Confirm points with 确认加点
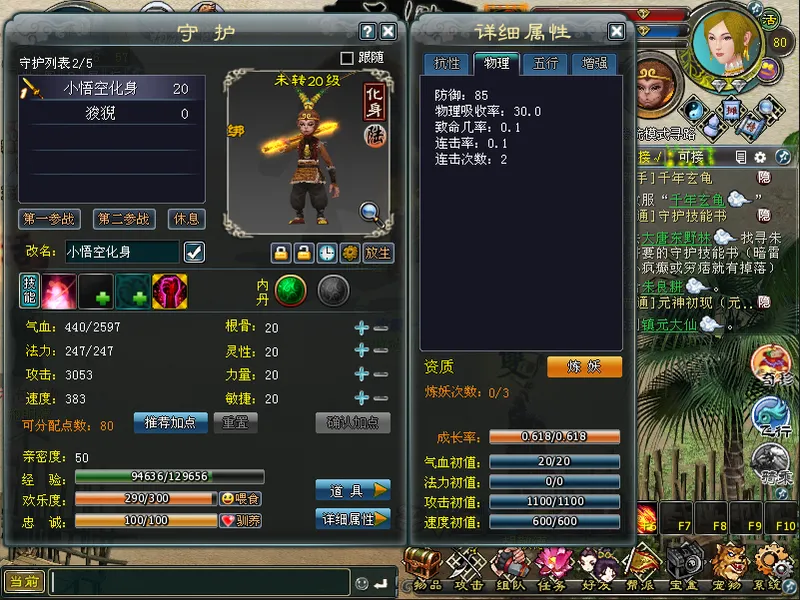The height and width of the screenshot is (600, 800). point(353,423)
